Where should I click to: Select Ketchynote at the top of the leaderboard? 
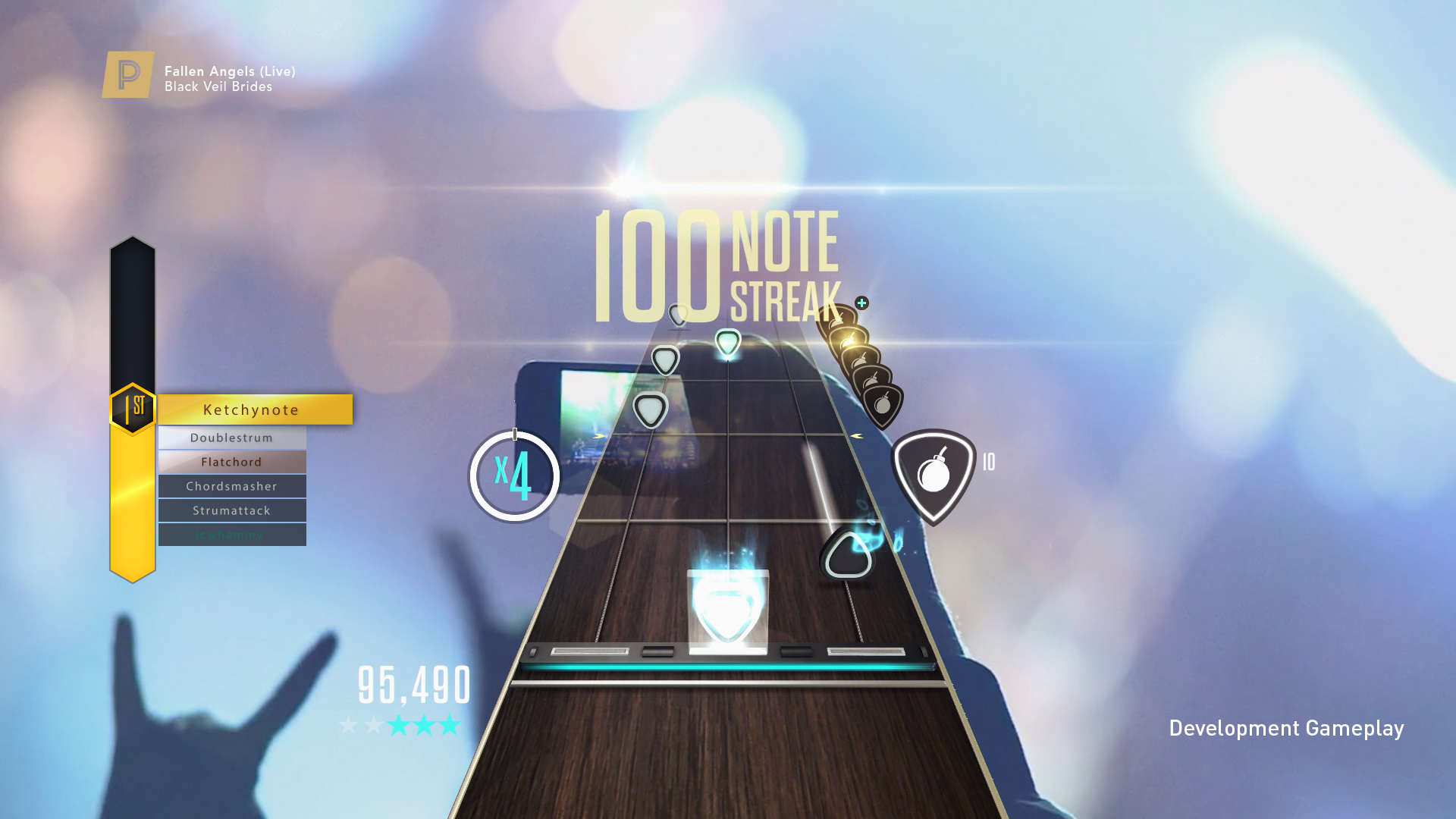[x=250, y=409]
